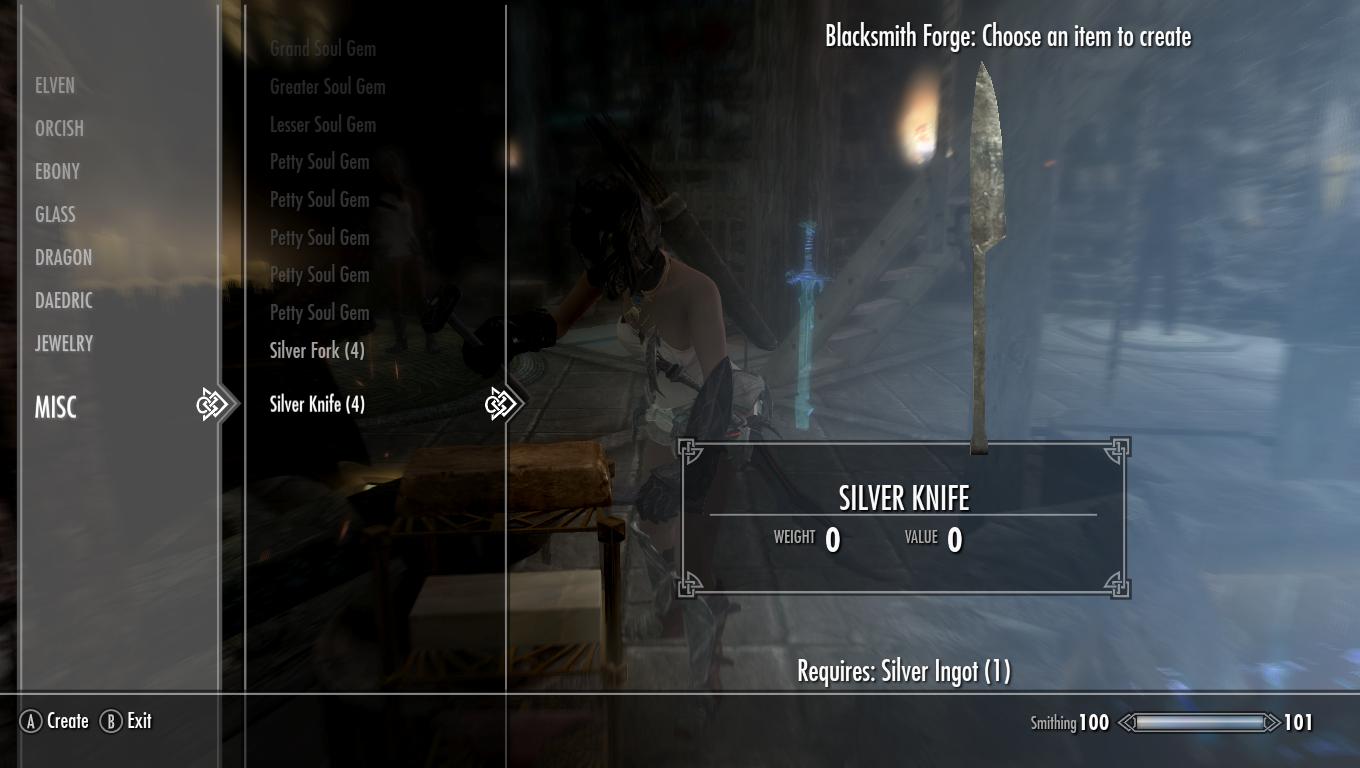Choose Grand Soul Gem from the list
Screen dimensions: 1360x768
[x=322, y=49]
